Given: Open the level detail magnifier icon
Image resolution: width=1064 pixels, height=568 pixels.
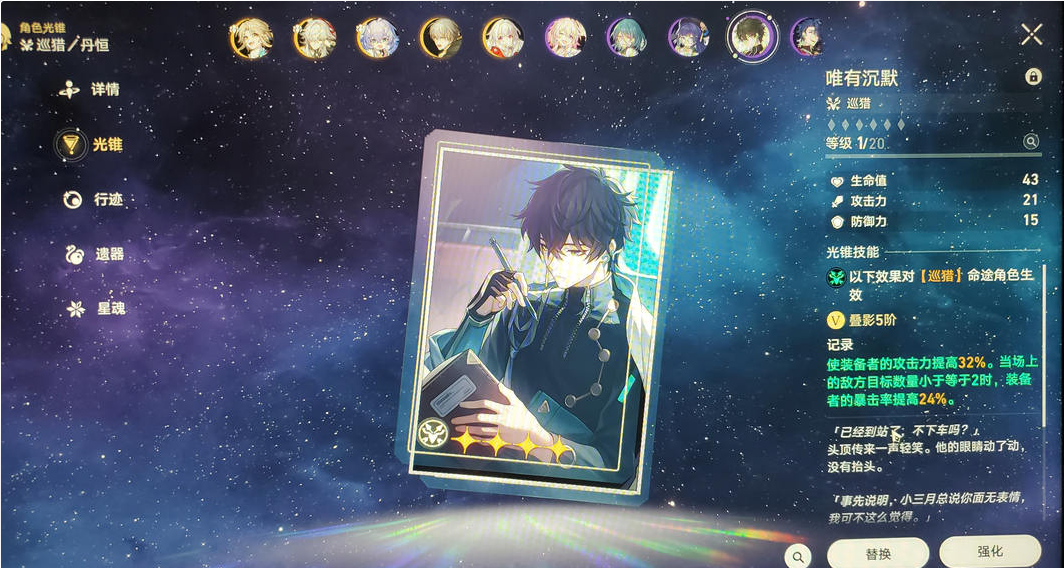Looking at the screenshot, I should (1031, 143).
